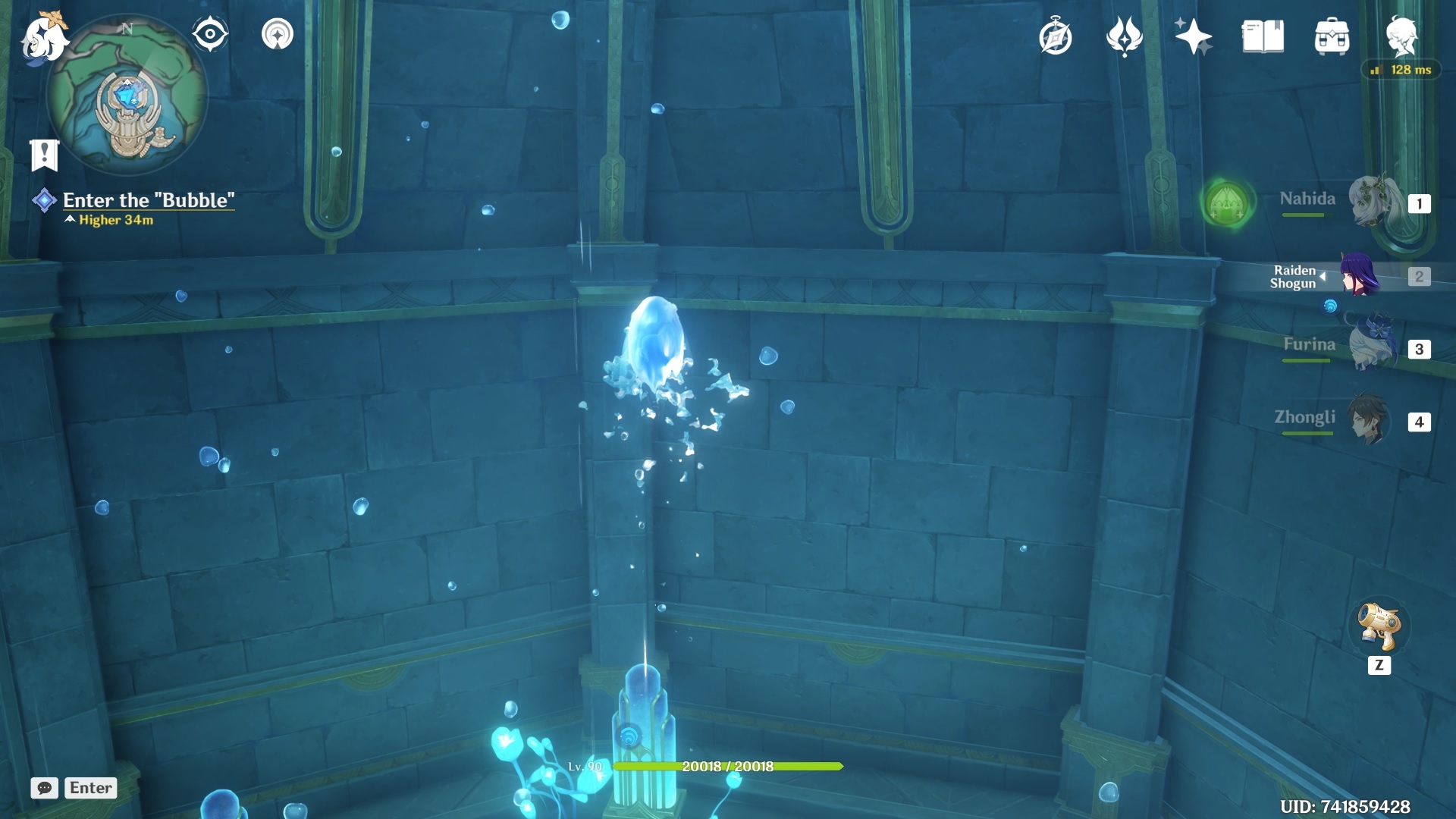Open the Wish four-pointed star icon

(x=1194, y=36)
